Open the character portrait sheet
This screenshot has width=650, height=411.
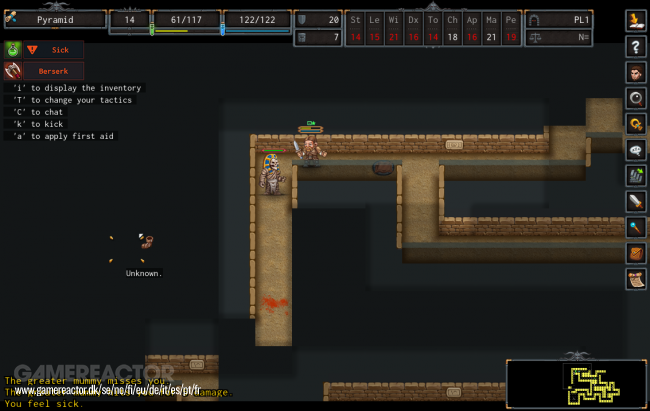pyautogui.click(x=636, y=72)
